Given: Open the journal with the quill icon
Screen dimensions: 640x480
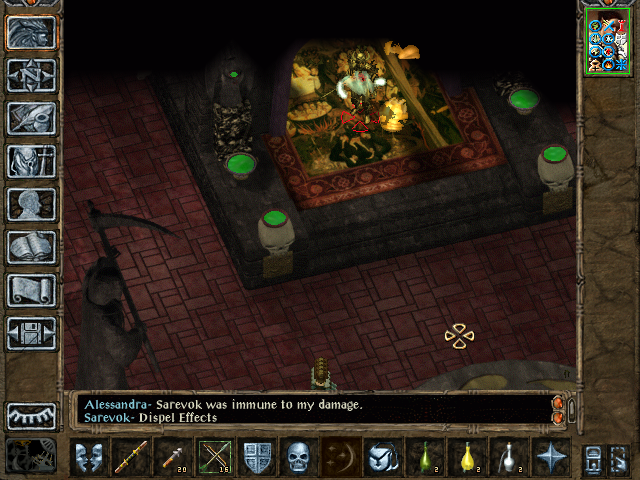Looking at the screenshot, I should pos(32,118).
